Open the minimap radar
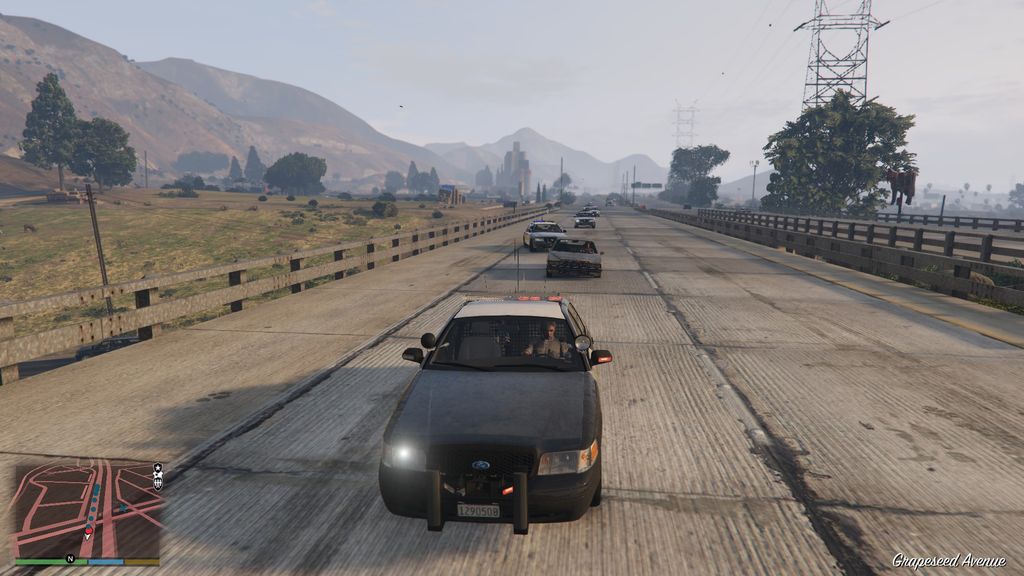This screenshot has width=1024, height=576. pyautogui.click(x=86, y=508)
